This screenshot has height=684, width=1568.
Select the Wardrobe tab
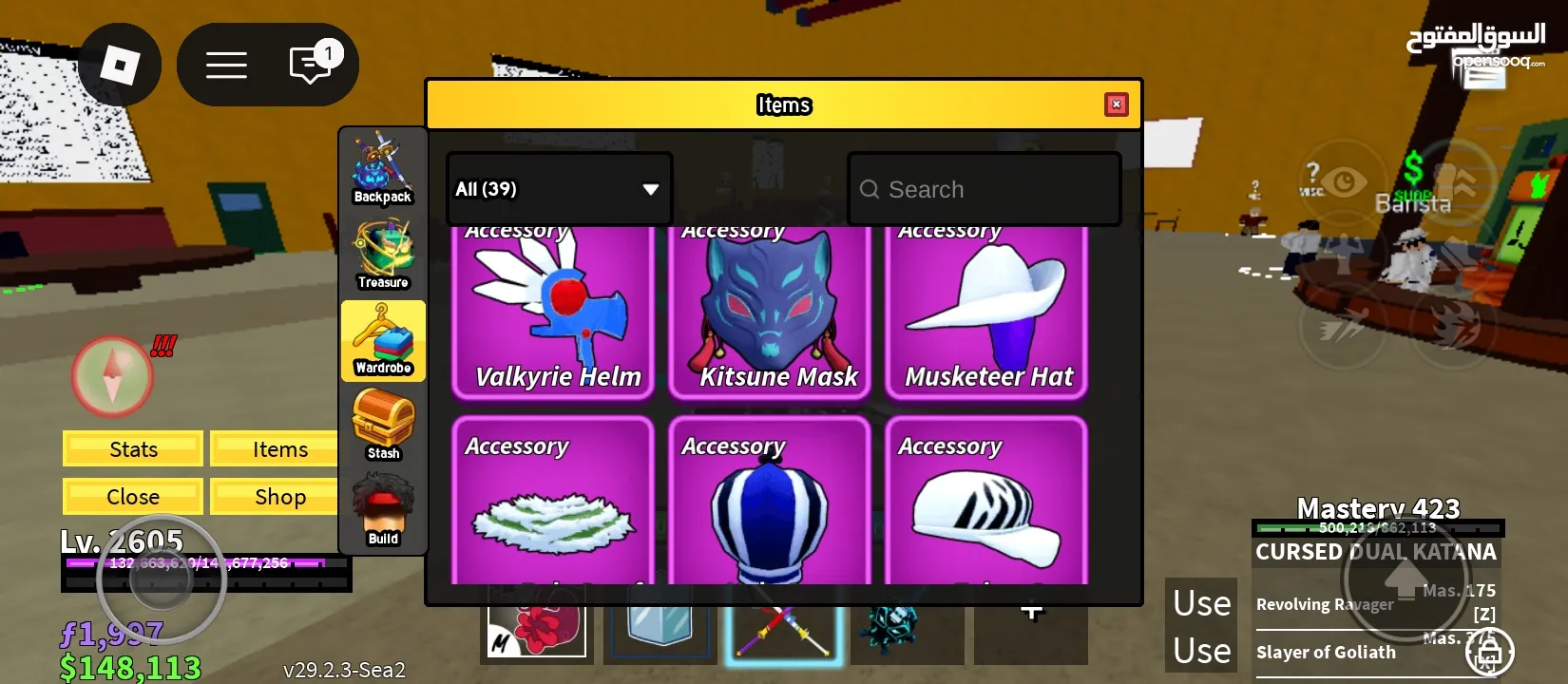[383, 340]
